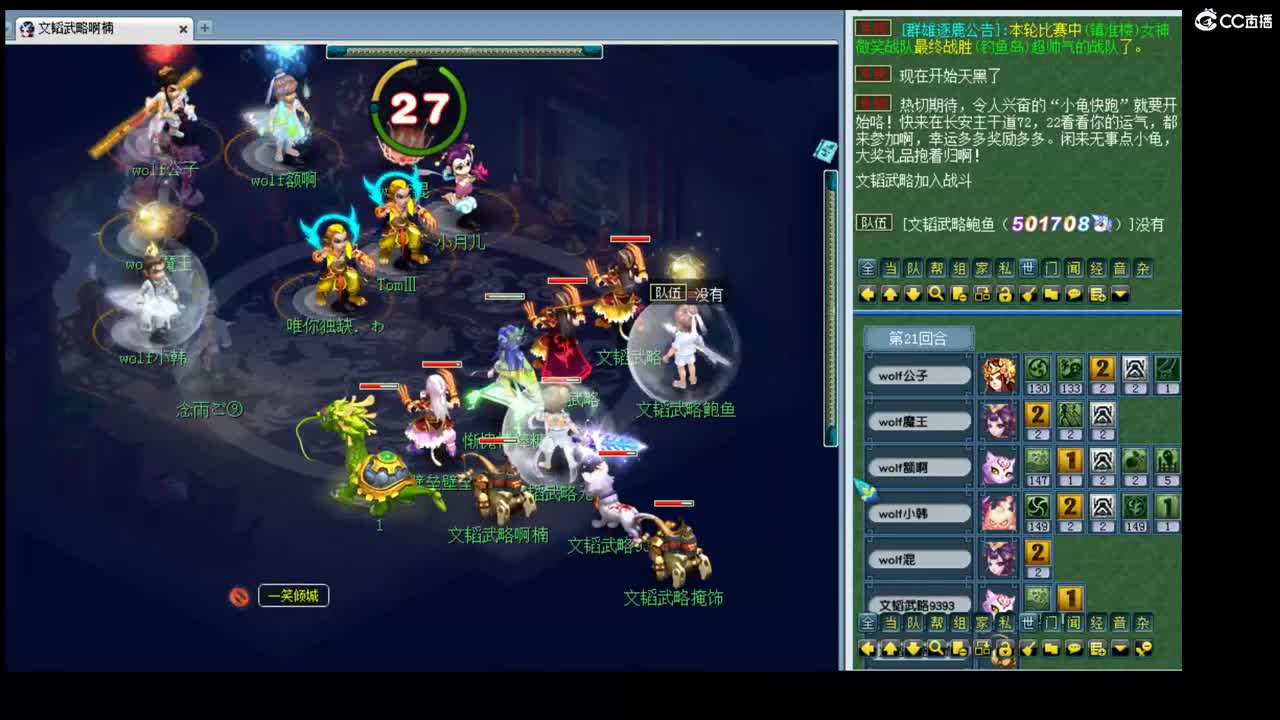This screenshot has height=720, width=1280.
Task: Click the upward yellow arrow in chat toolbar
Action: (890, 293)
